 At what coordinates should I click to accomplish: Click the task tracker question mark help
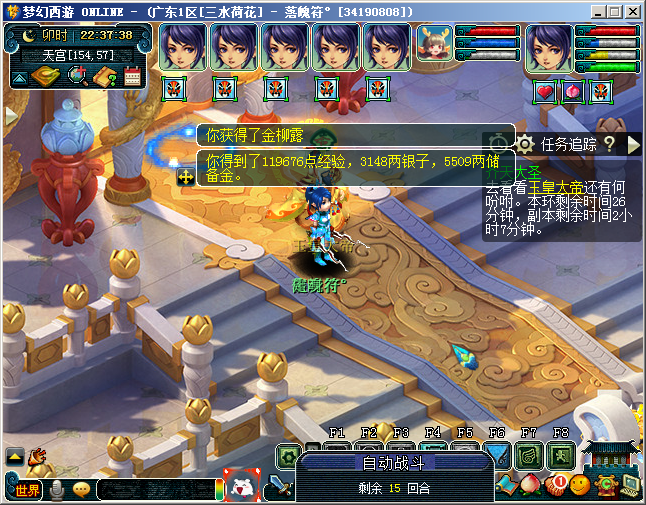pos(608,144)
